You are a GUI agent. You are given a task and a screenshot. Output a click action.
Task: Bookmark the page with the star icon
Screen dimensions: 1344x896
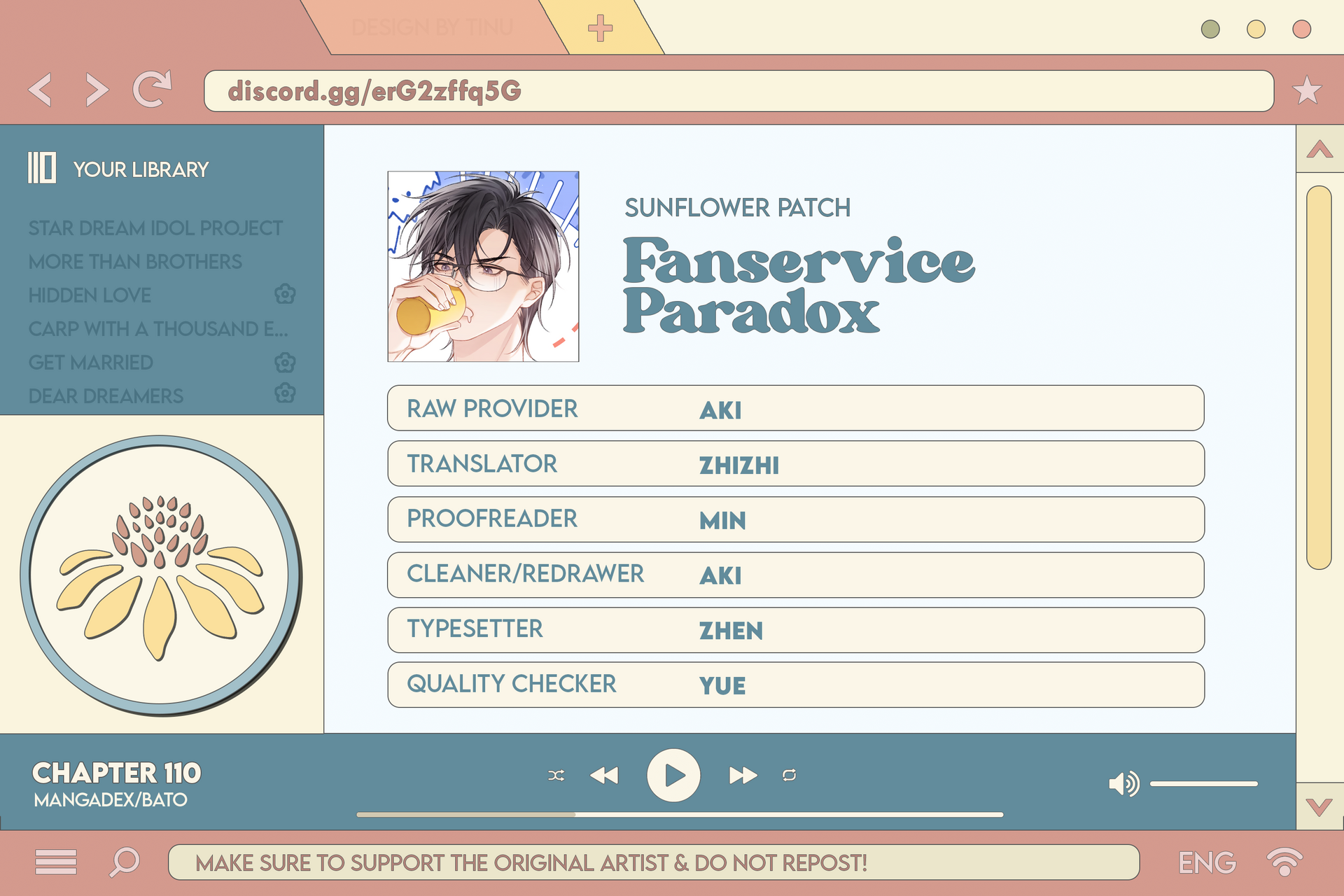click(1307, 91)
